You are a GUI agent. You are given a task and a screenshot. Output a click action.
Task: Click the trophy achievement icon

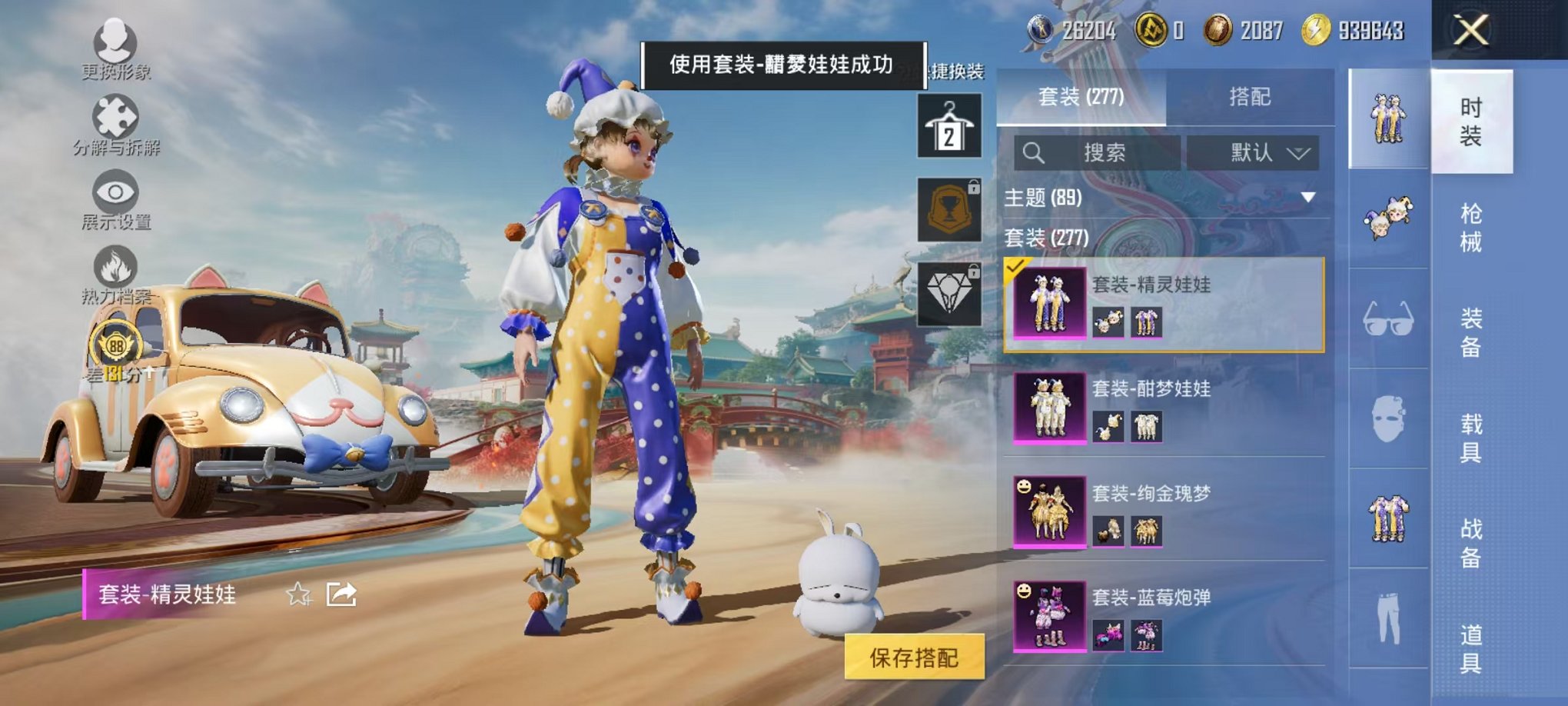click(x=948, y=209)
